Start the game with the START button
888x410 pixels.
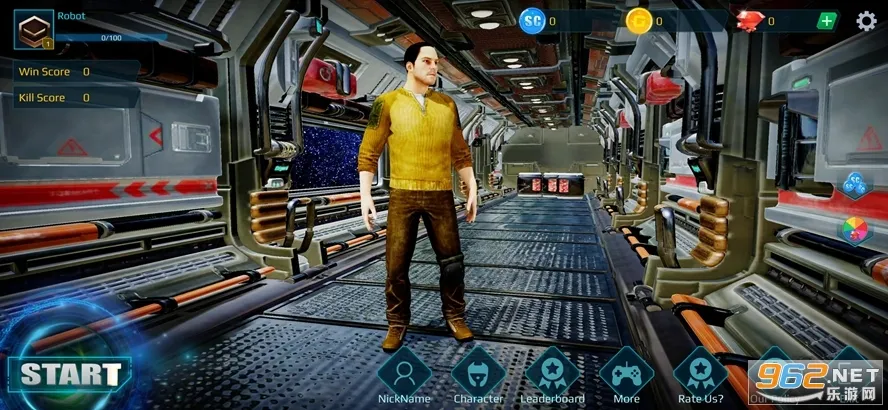(70, 375)
